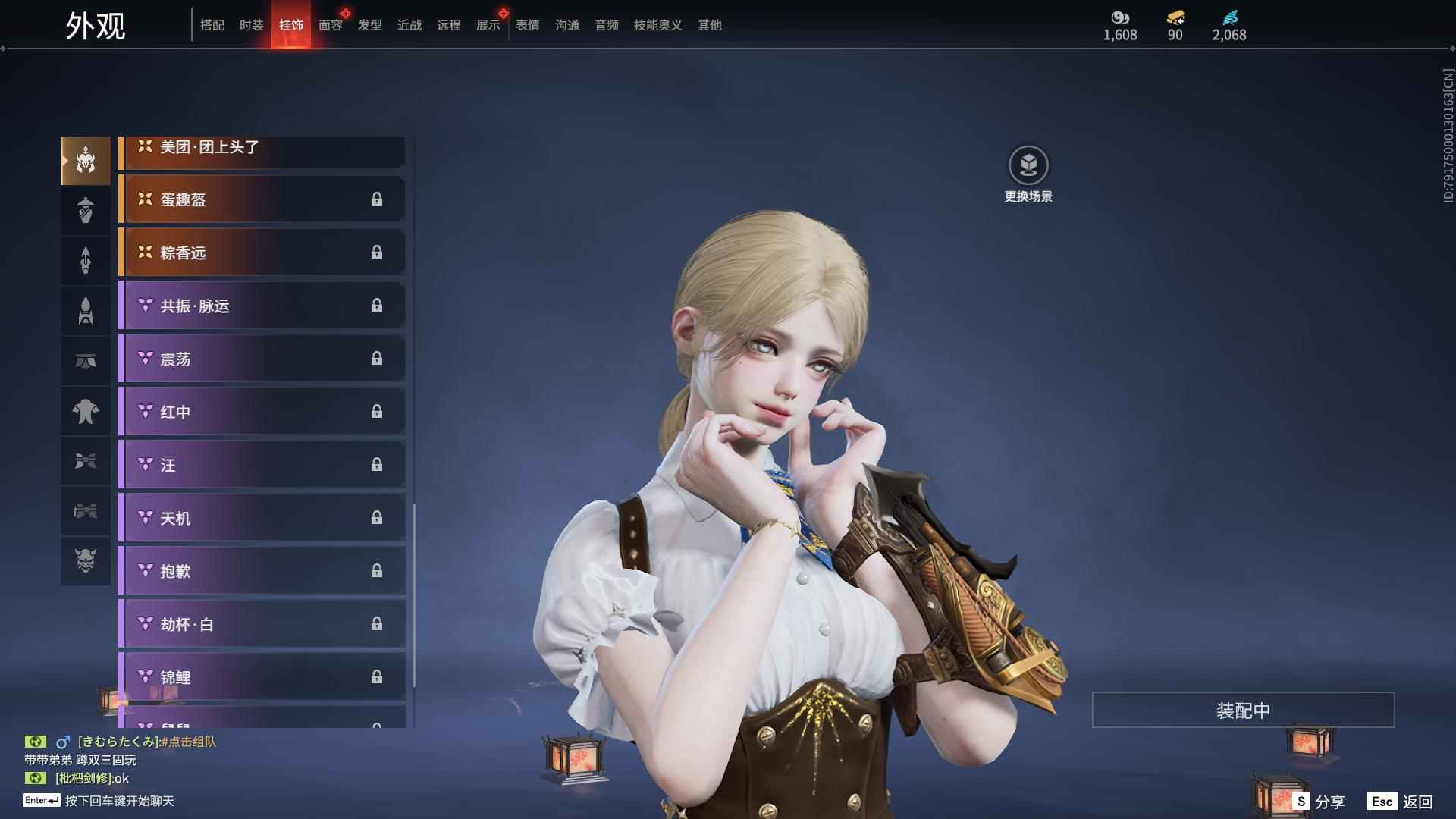Select the 劫杯·白 list item
The width and height of the screenshot is (1456, 819).
coord(262,624)
